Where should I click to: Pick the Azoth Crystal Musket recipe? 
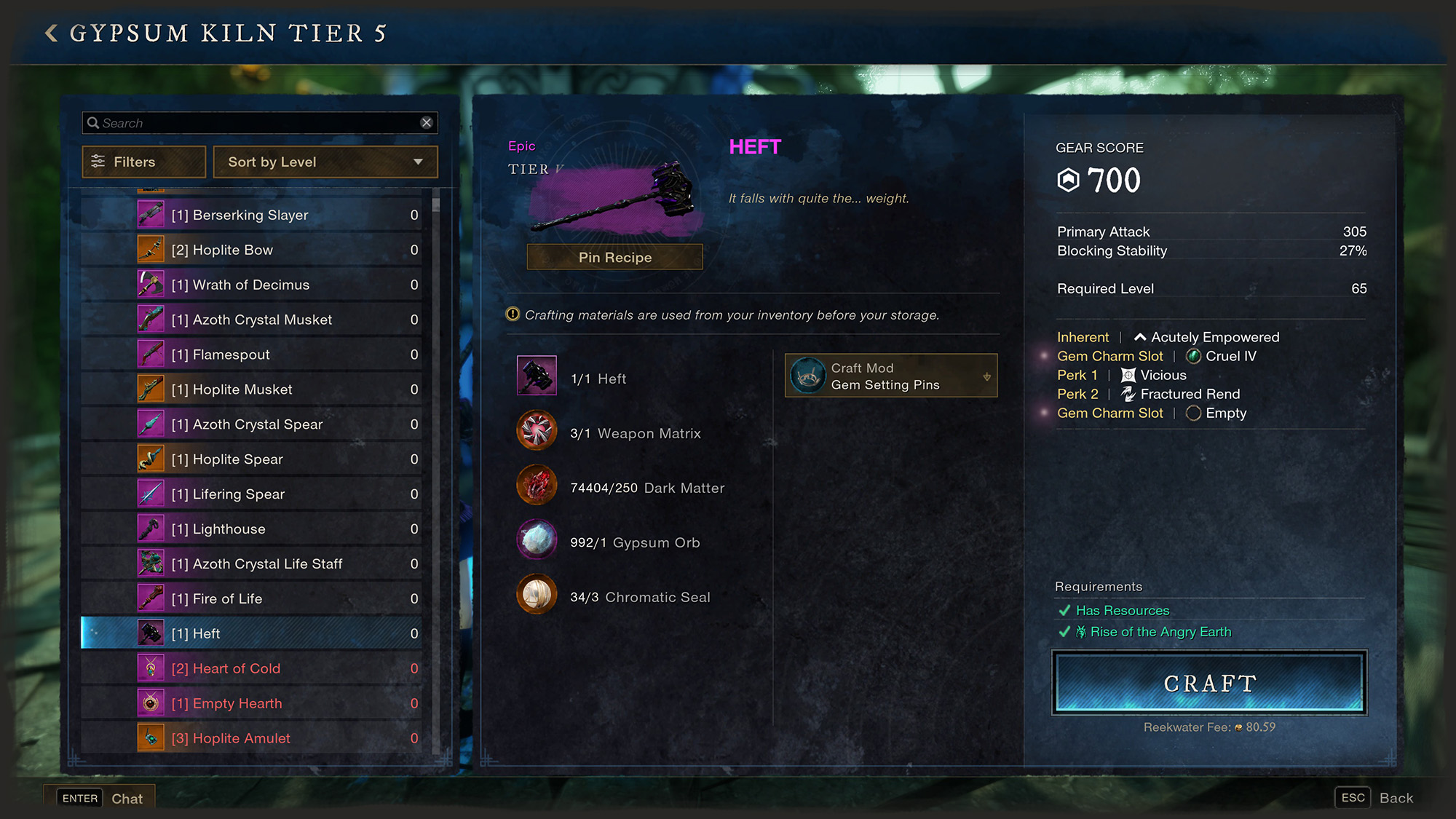point(251,320)
